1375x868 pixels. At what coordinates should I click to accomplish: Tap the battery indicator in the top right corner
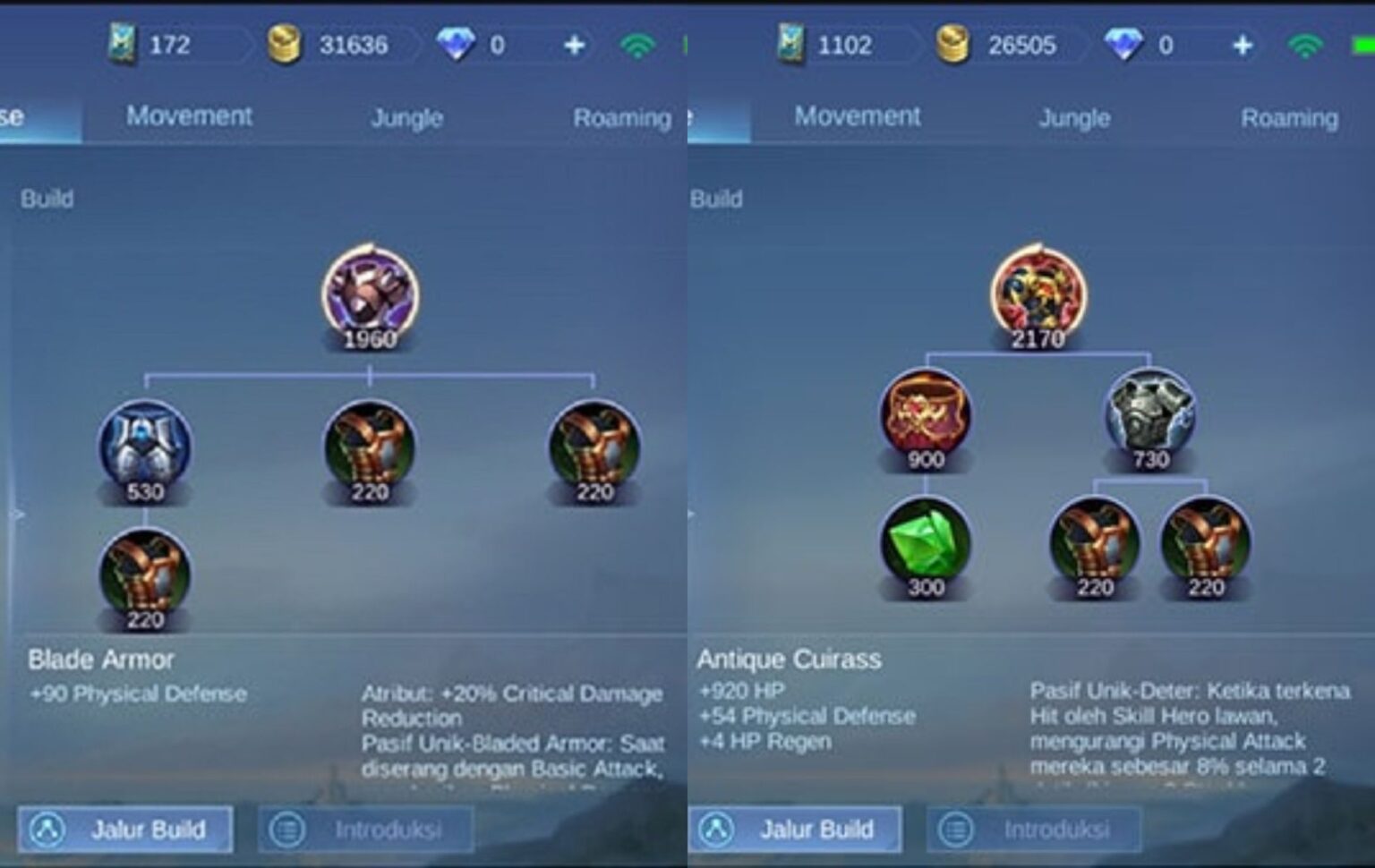click(1362, 43)
